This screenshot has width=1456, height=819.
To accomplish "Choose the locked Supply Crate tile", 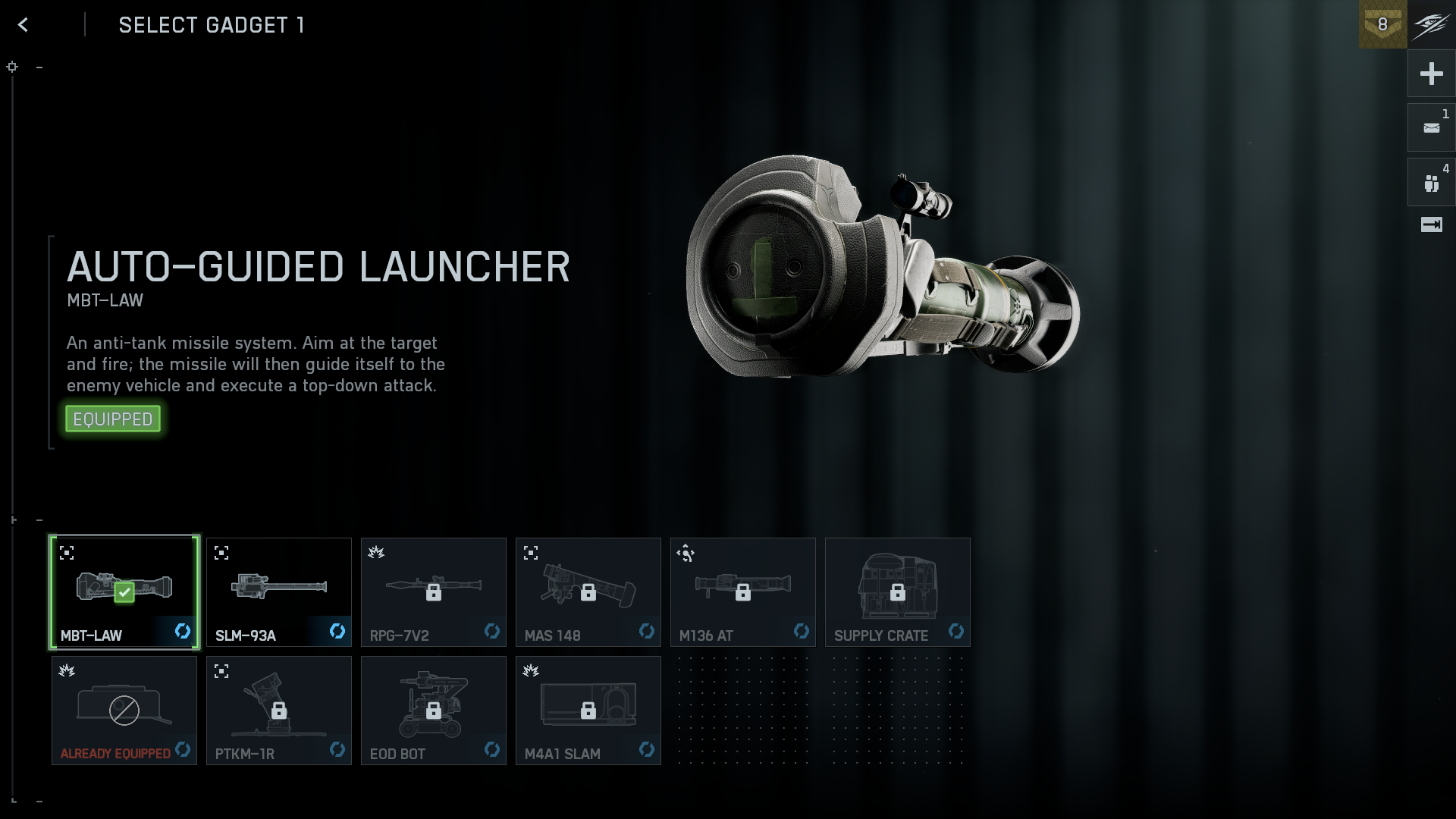I will 898,591.
